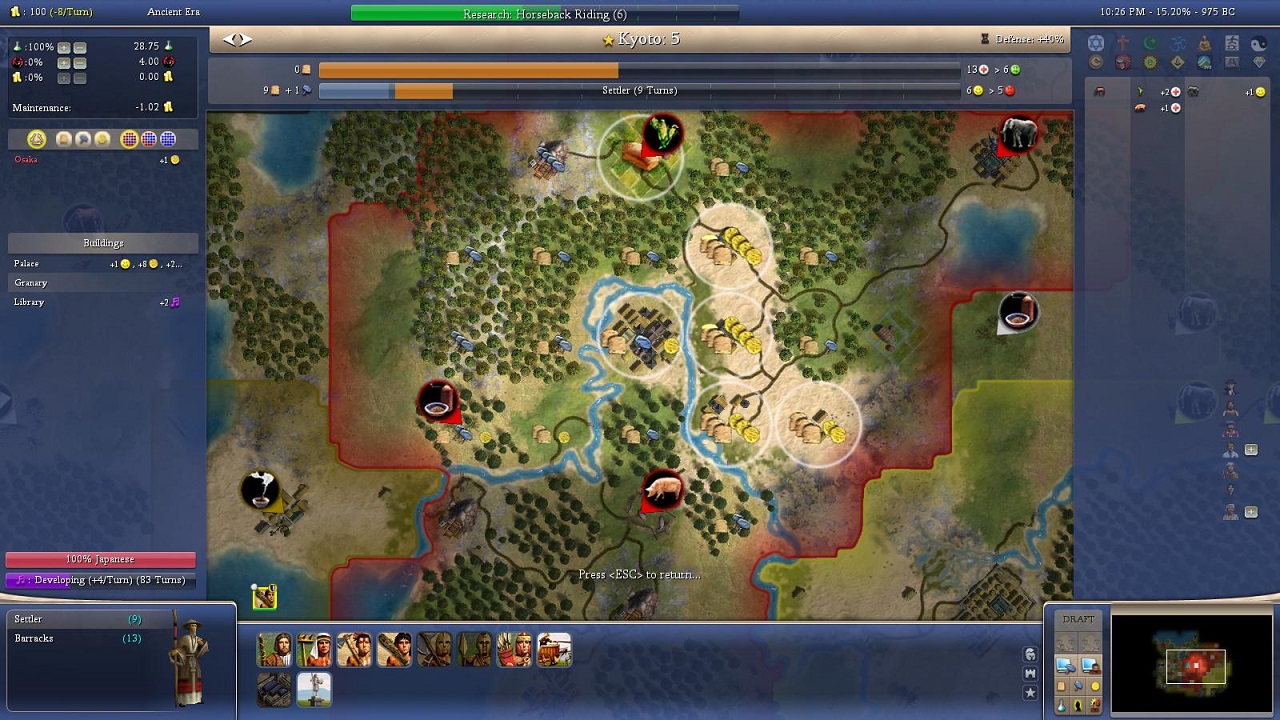Go to the previous city arrow
Screen dimensions: 1280x720
point(229,39)
